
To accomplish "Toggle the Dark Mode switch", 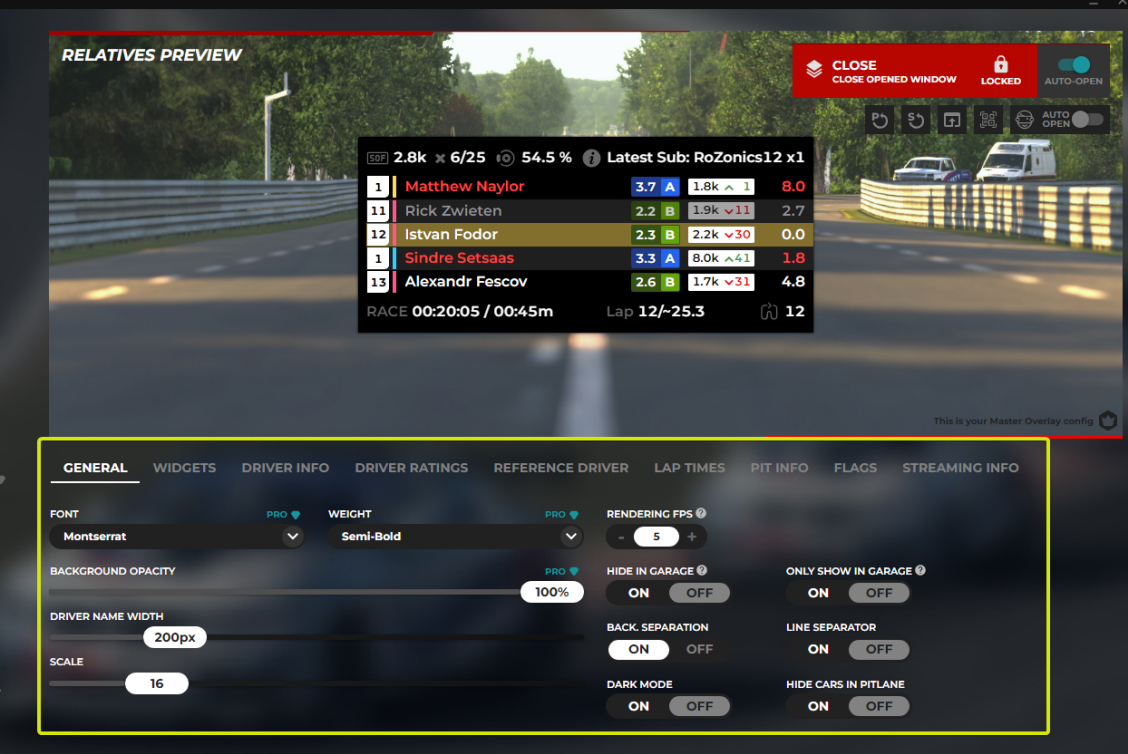I will [x=668, y=706].
